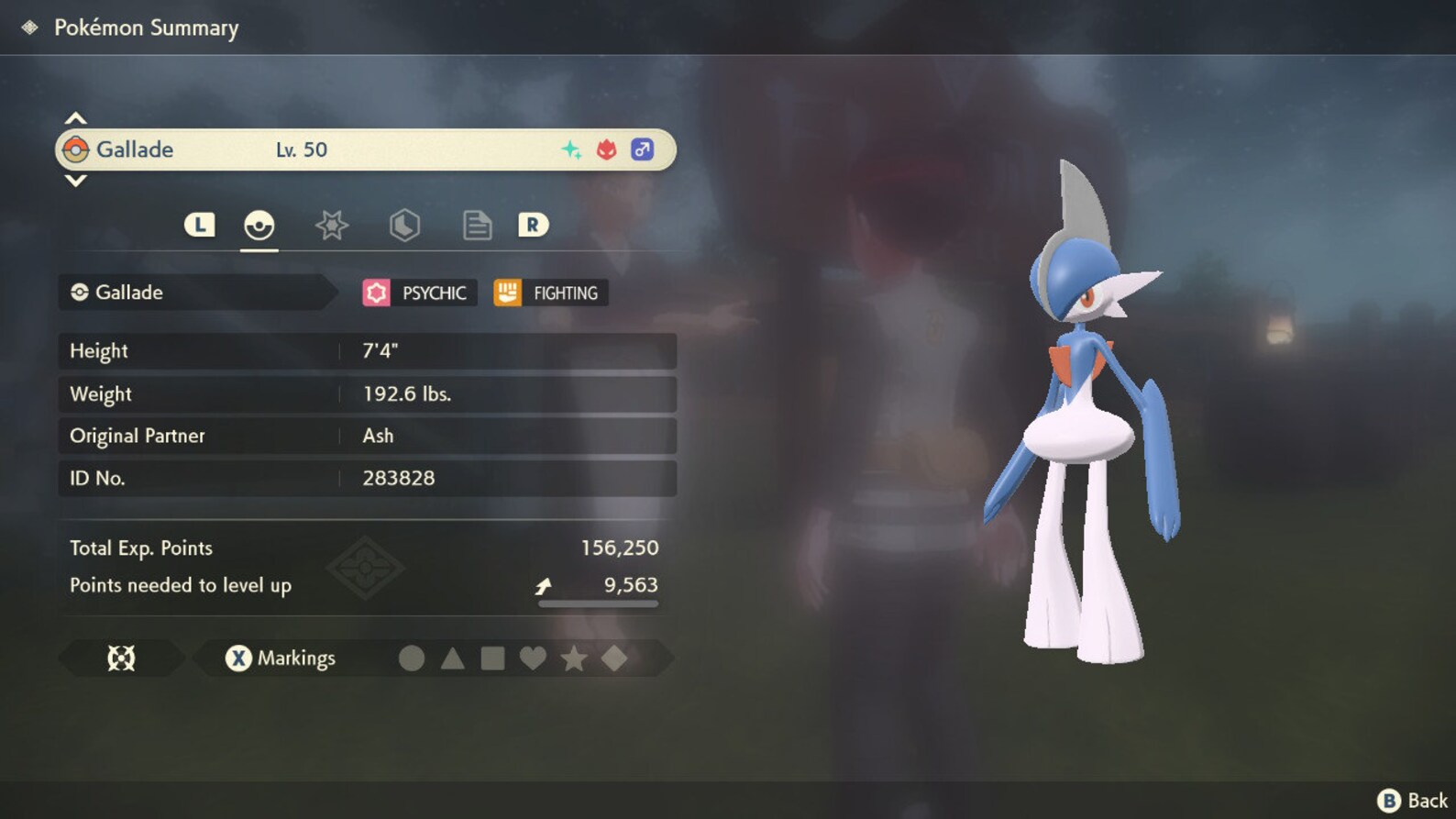1456x819 pixels.
Task: Click the down arrow to view next Pokémon
Action: pos(76,181)
